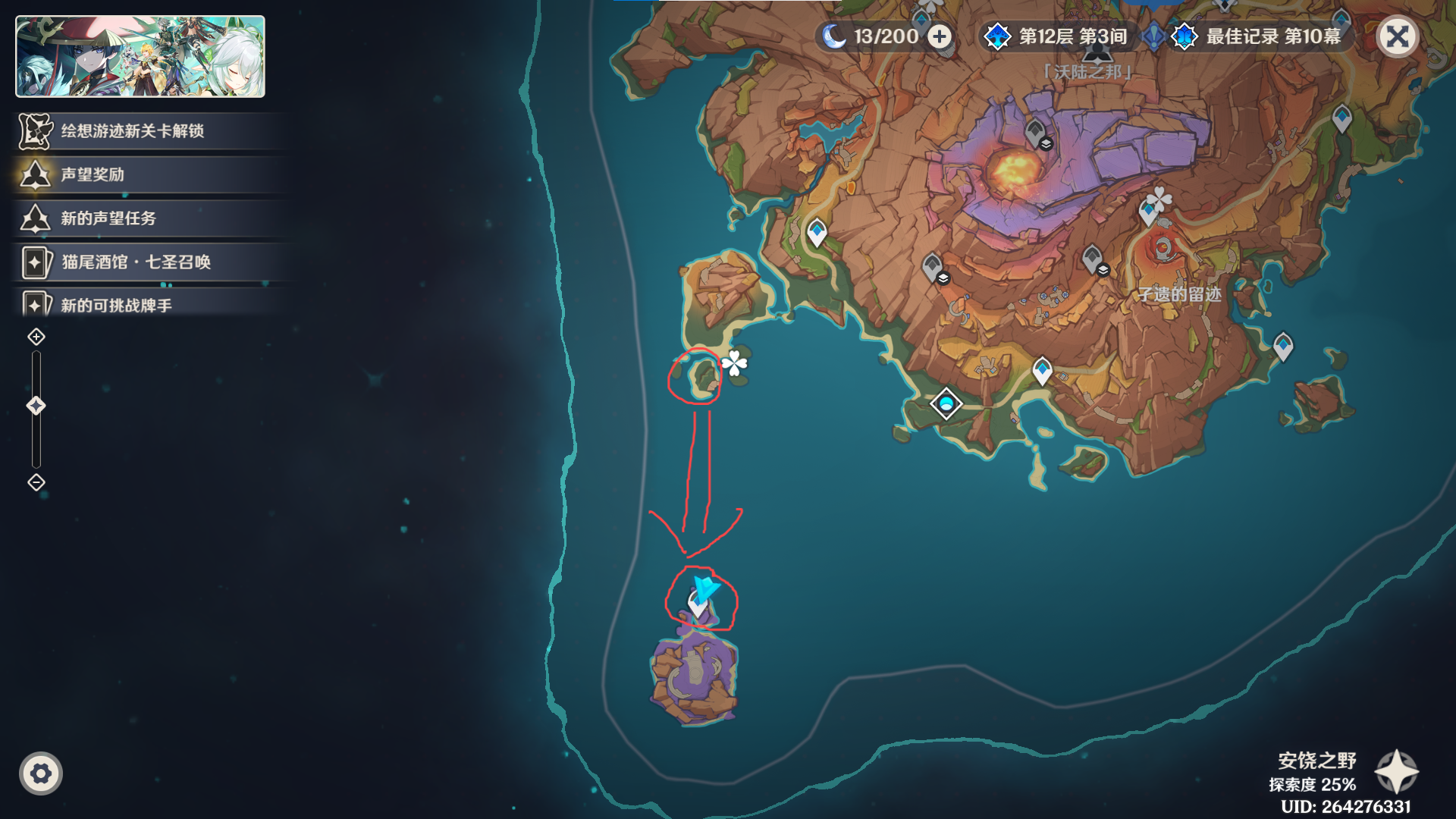Click the event banner thumbnail
Viewport: 1456px width, 819px height.
(x=140, y=57)
